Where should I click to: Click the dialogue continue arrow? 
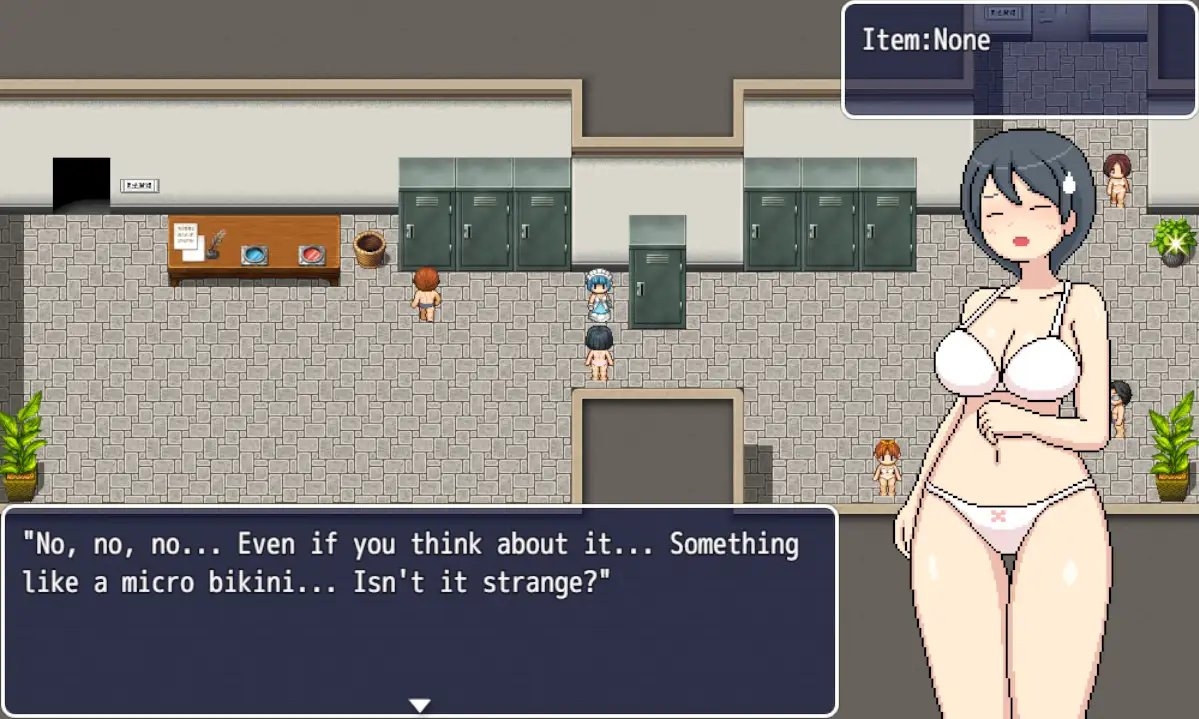(420, 705)
